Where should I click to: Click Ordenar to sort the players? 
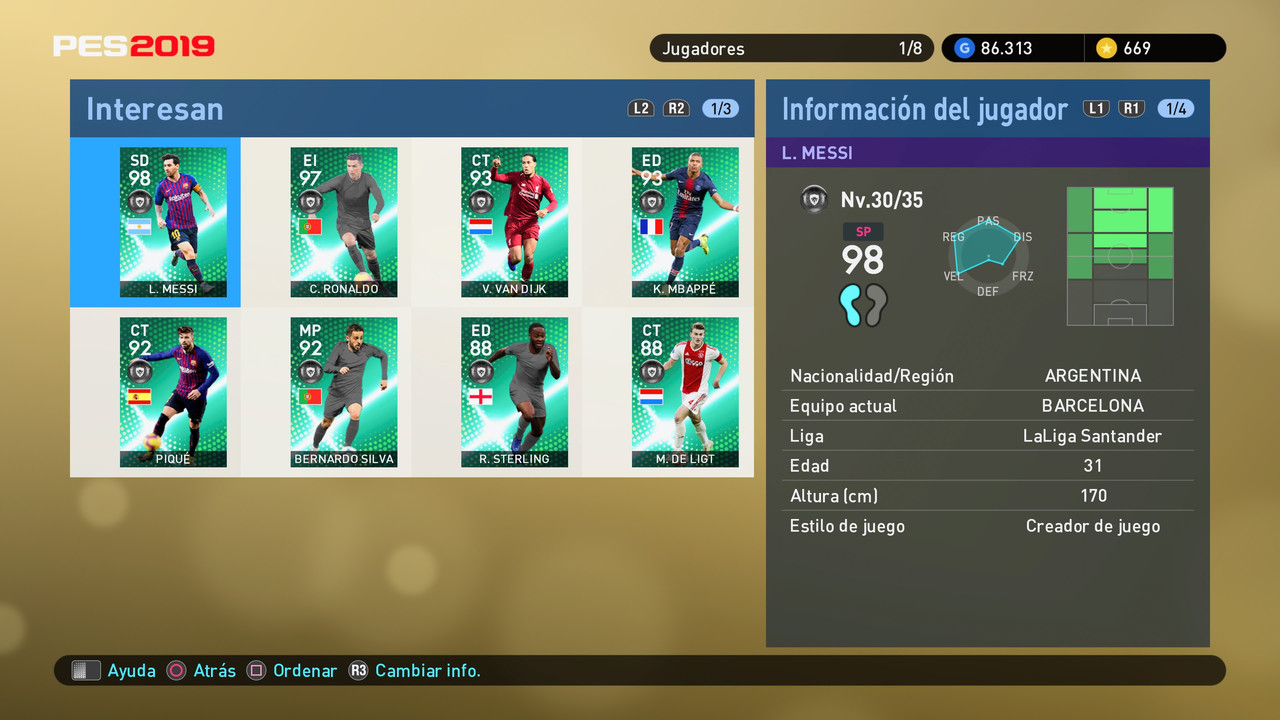coord(305,670)
